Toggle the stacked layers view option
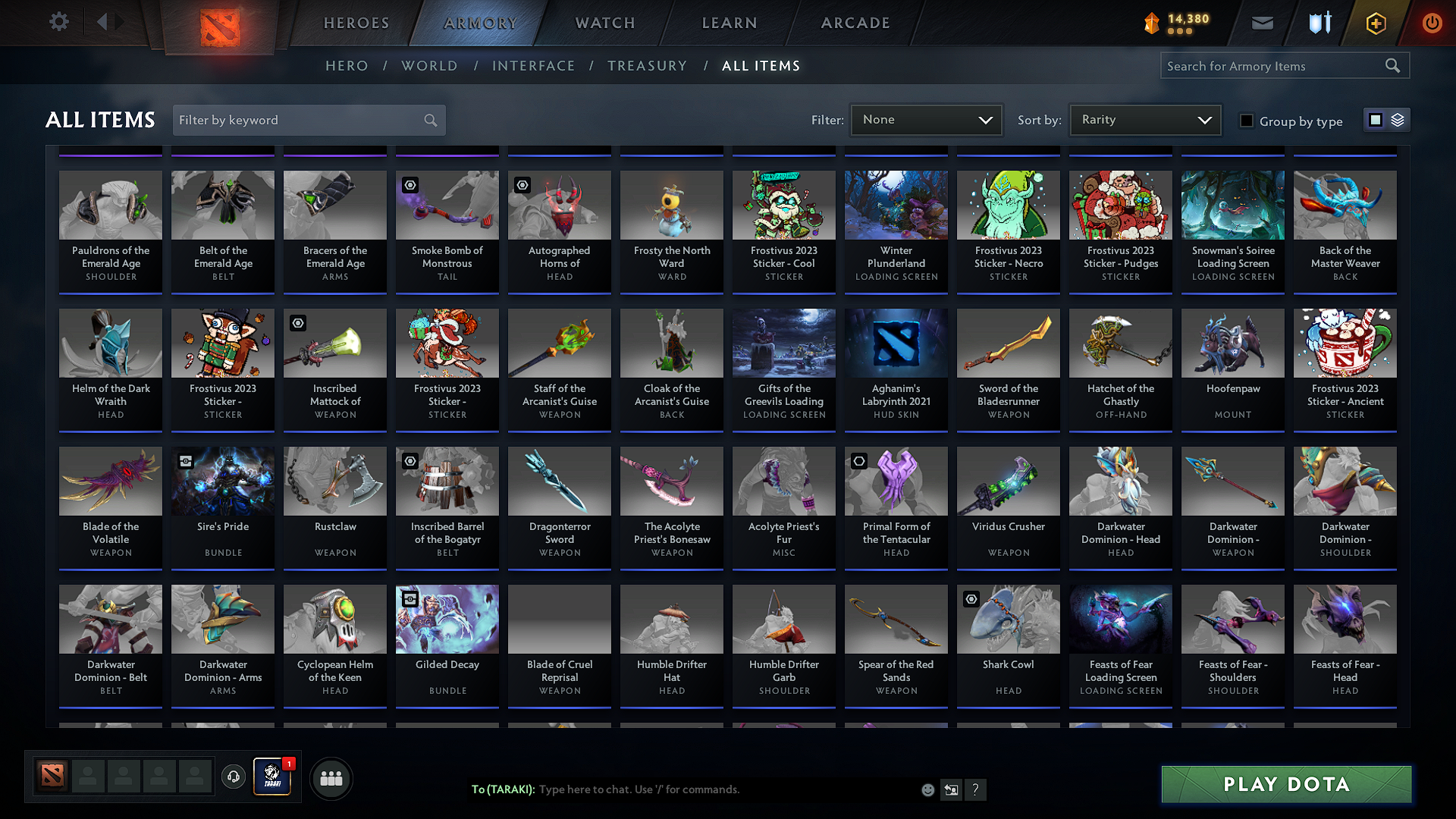Viewport: 1456px width, 819px height. click(1396, 119)
